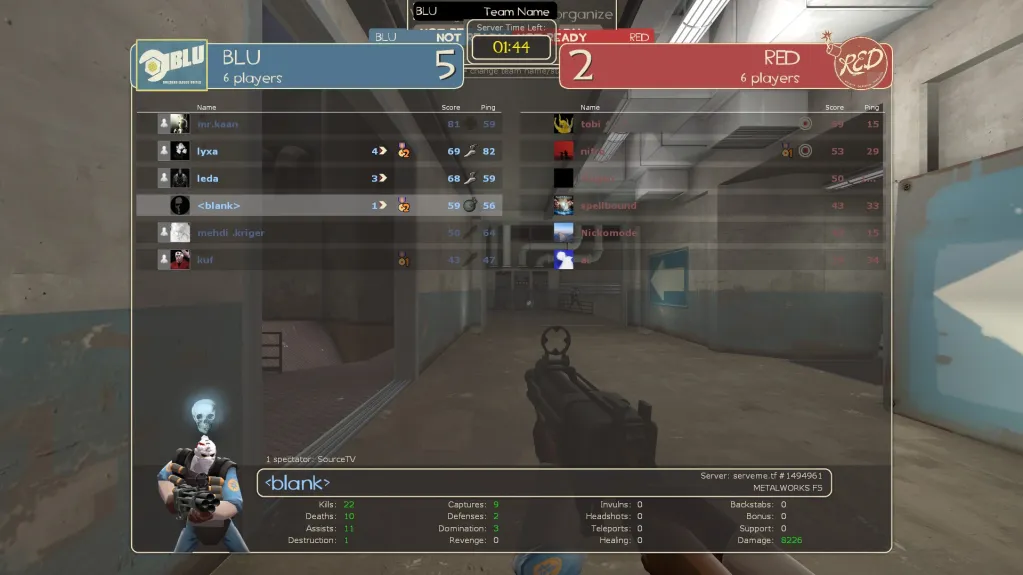
Task: Click the spellbound player row
Action: coord(700,205)
